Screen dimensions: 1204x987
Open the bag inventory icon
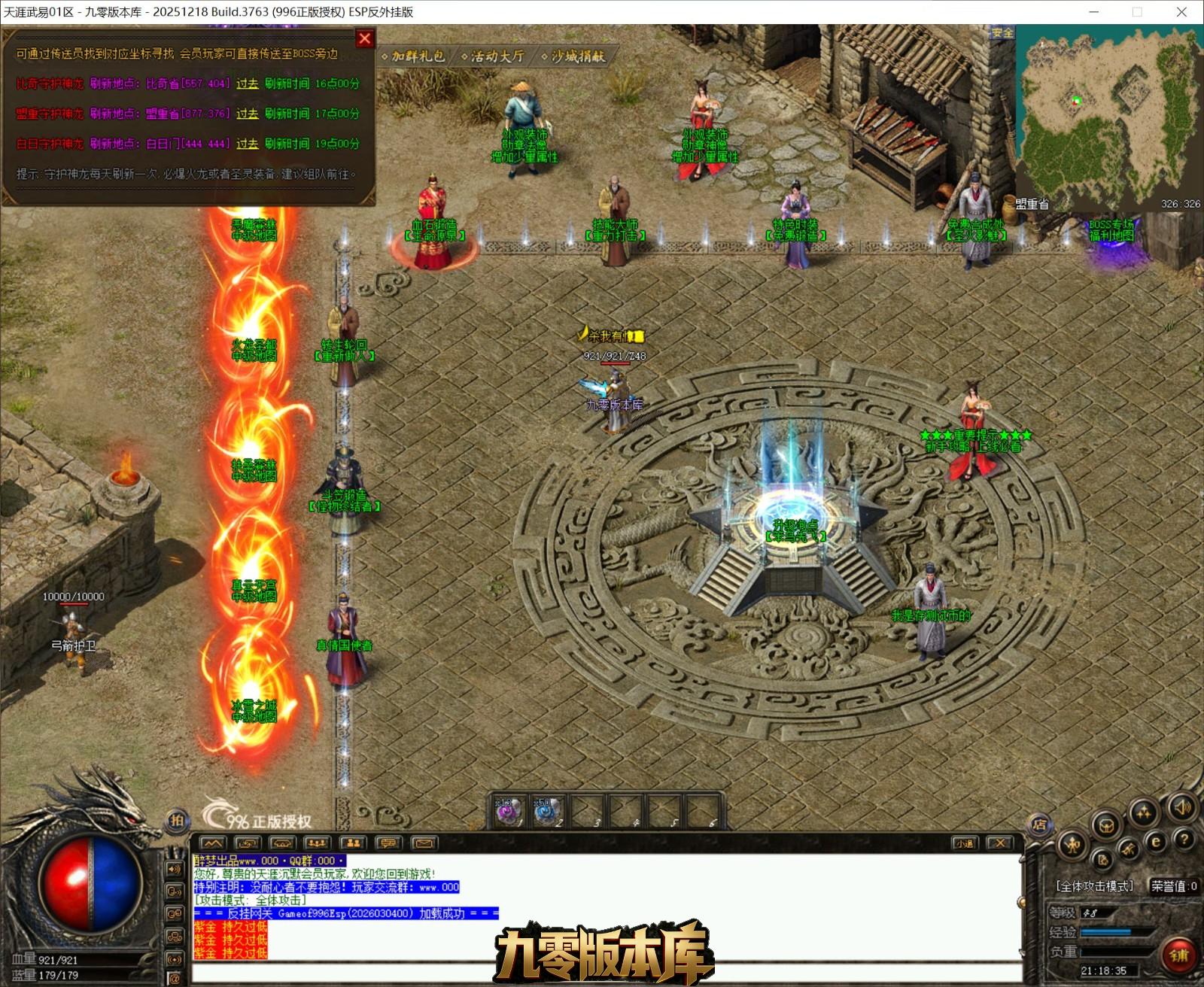(1107, 826)
